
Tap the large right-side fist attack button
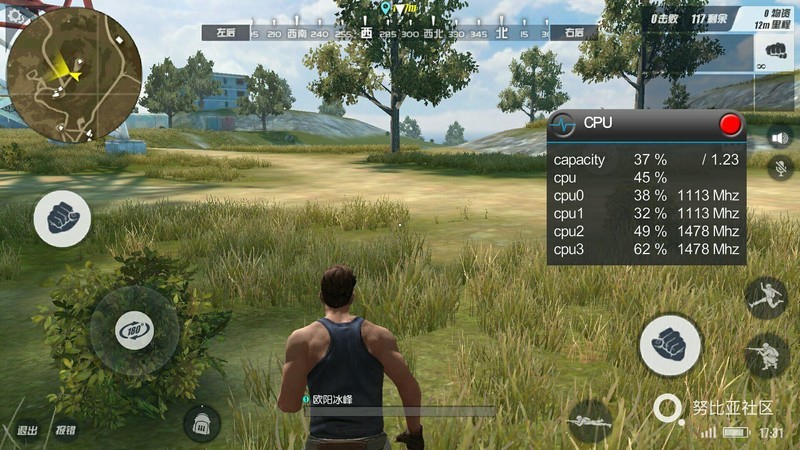(x=671, y=345)
